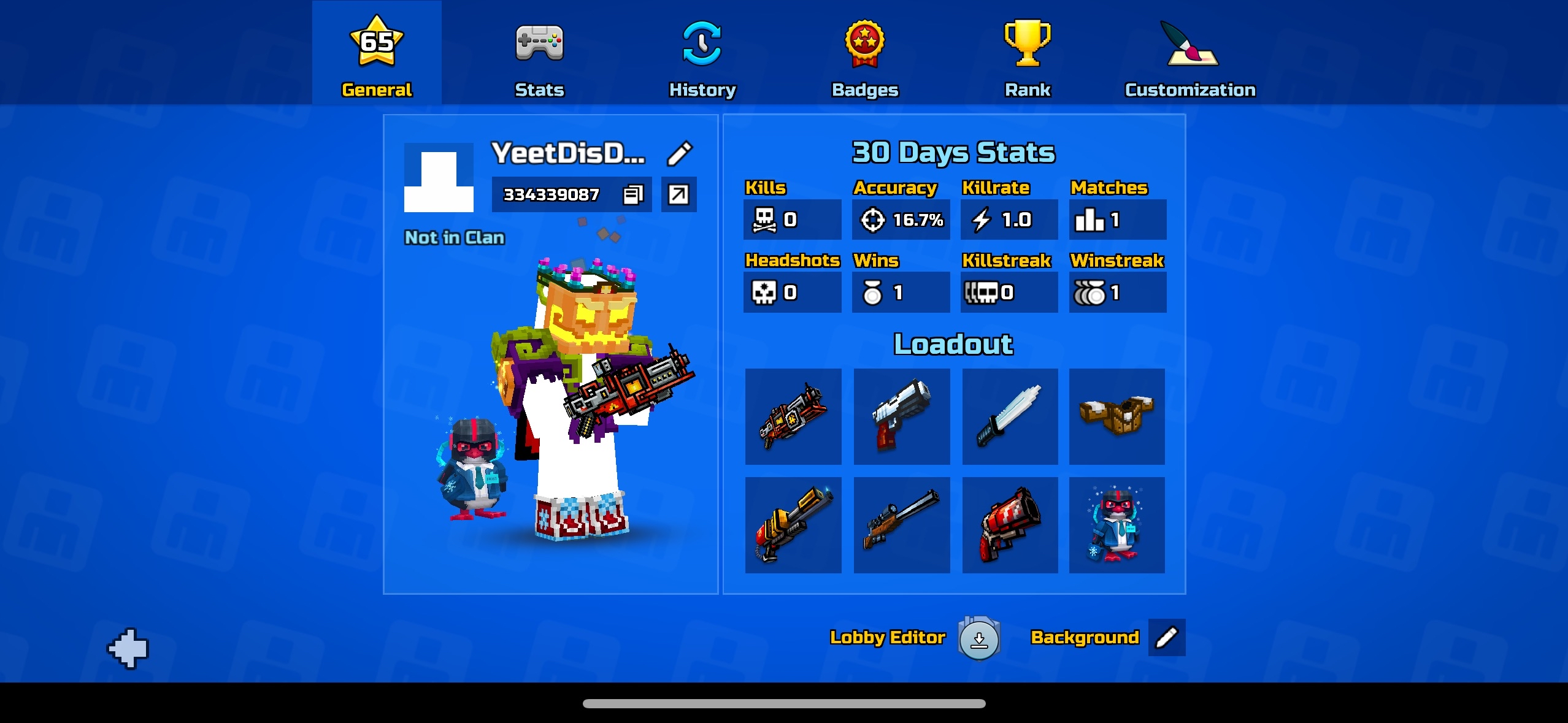Screen dimensions: 1568x723
Task: Switch to the Stats tab
Action: (x=539, y=58)
